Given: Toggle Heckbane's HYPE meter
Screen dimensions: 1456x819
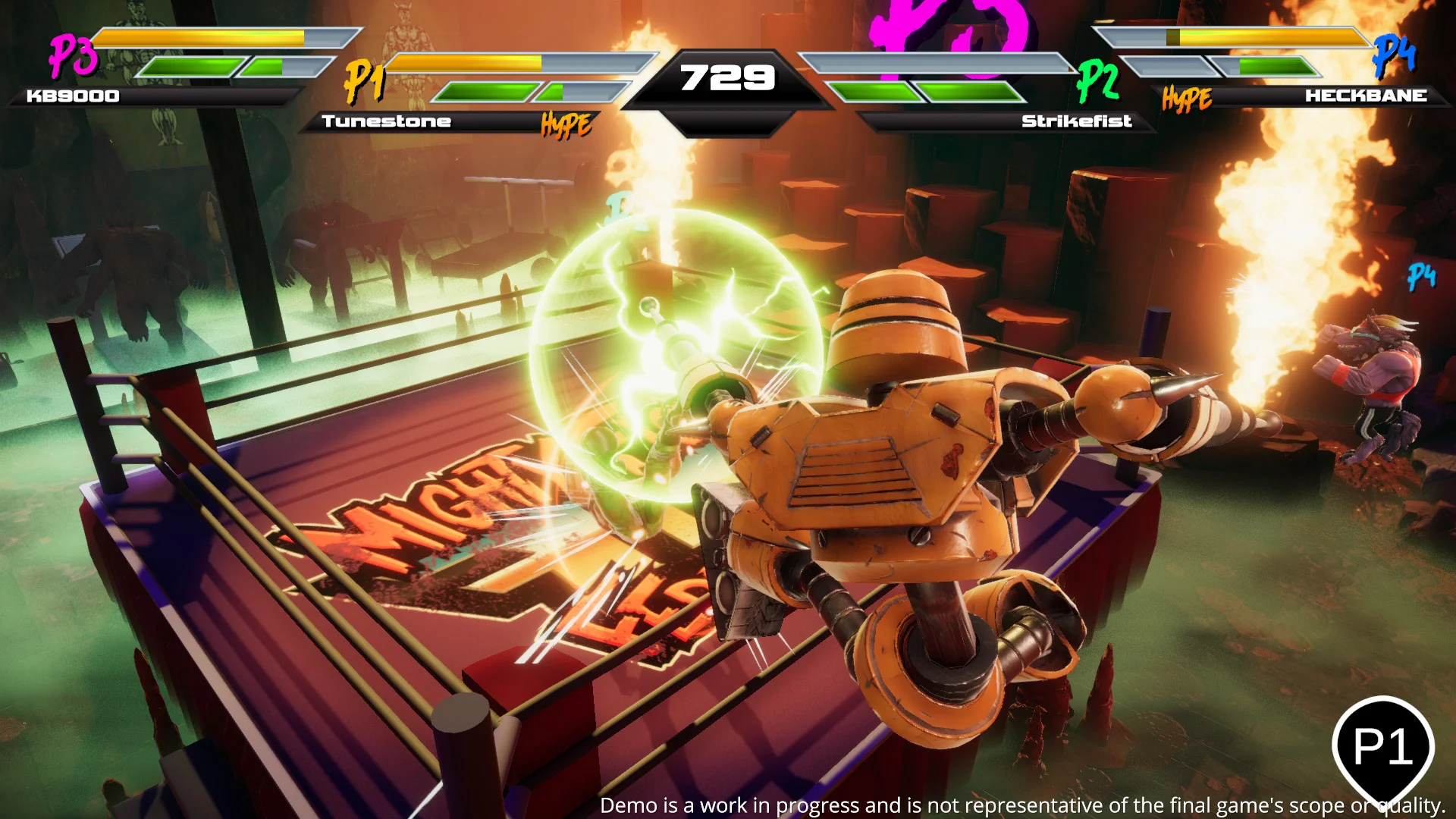Looking at the screenshot, I should pos(1188,97).
